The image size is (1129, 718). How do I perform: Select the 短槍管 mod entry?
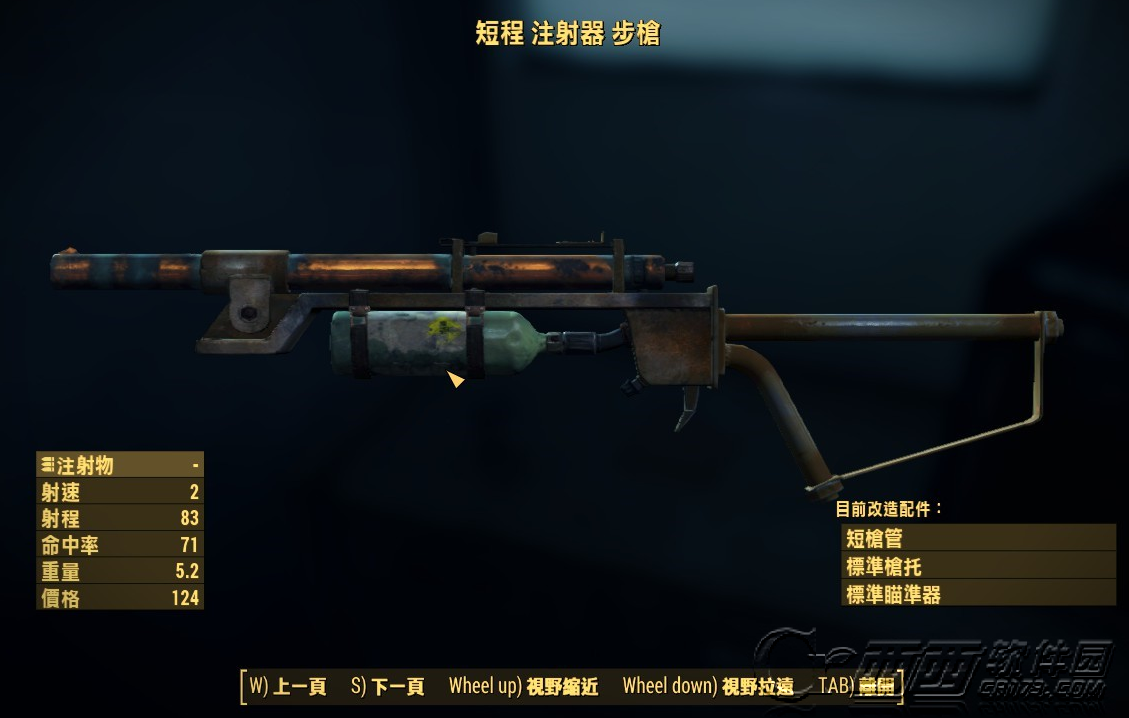977,539
